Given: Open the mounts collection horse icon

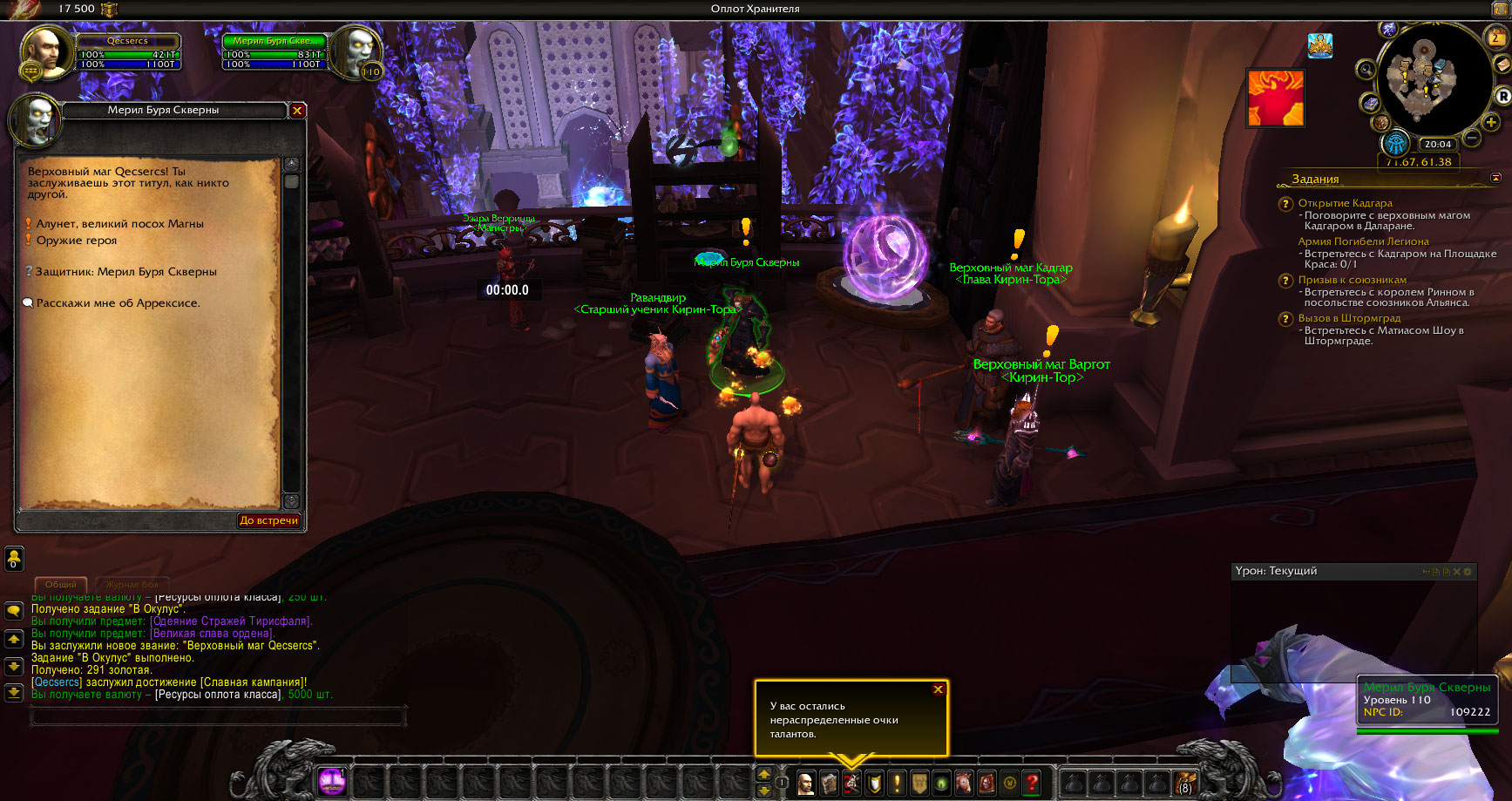Looking at the screenshot, I should point(964,783).
